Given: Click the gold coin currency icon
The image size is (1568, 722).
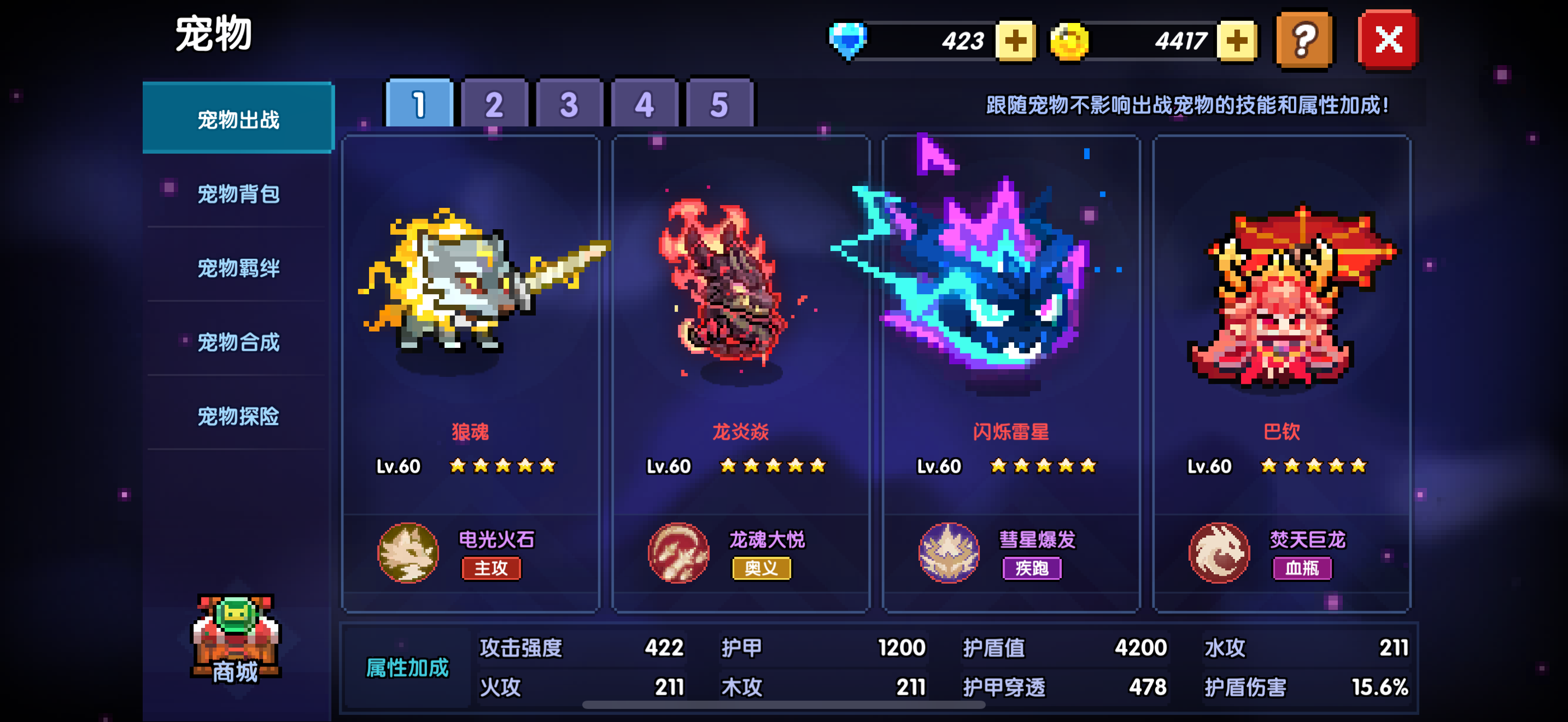Looking at the screenshot, I should point(1072,40).
